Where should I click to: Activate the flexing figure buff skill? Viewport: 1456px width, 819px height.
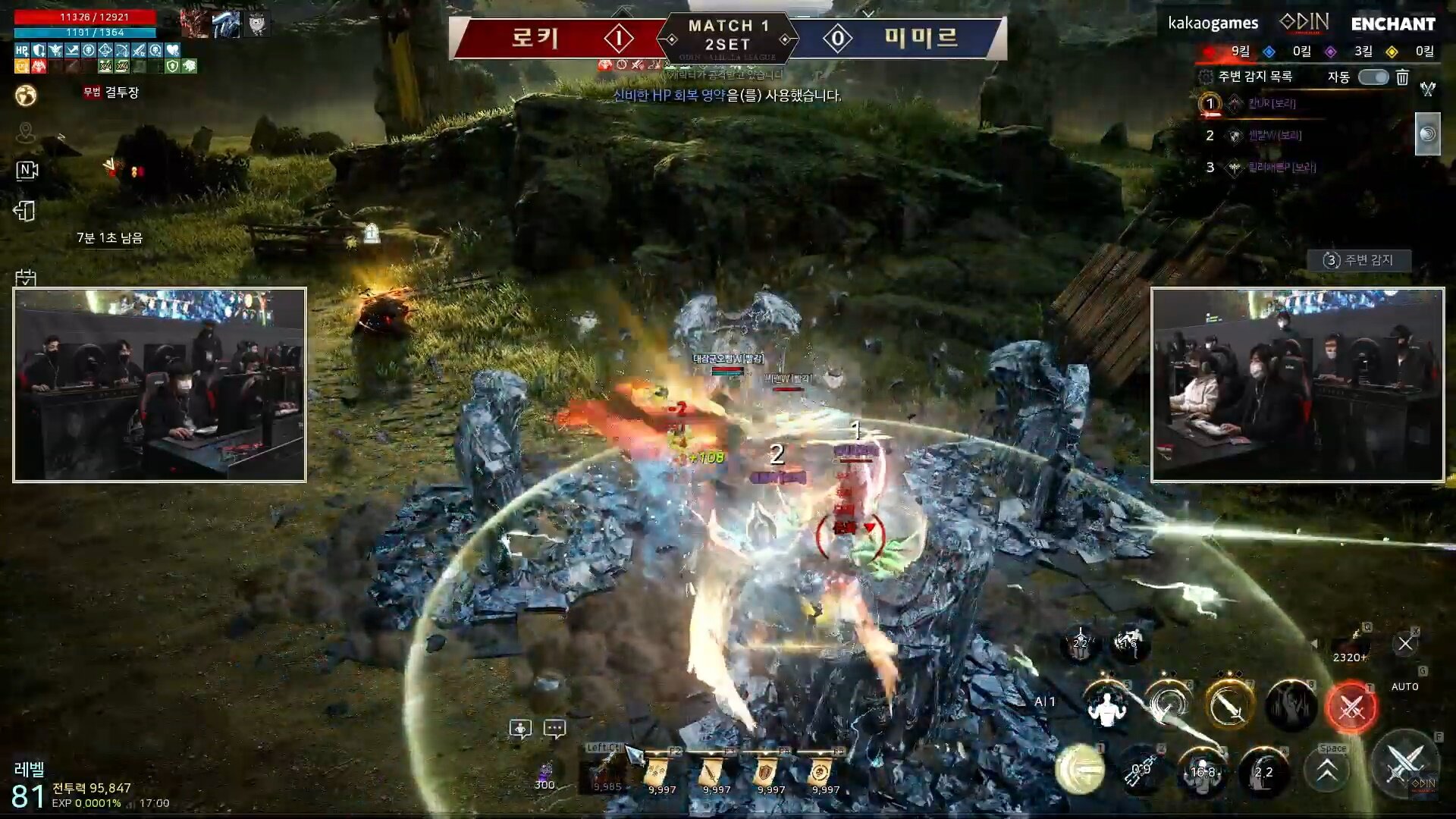1106,706
